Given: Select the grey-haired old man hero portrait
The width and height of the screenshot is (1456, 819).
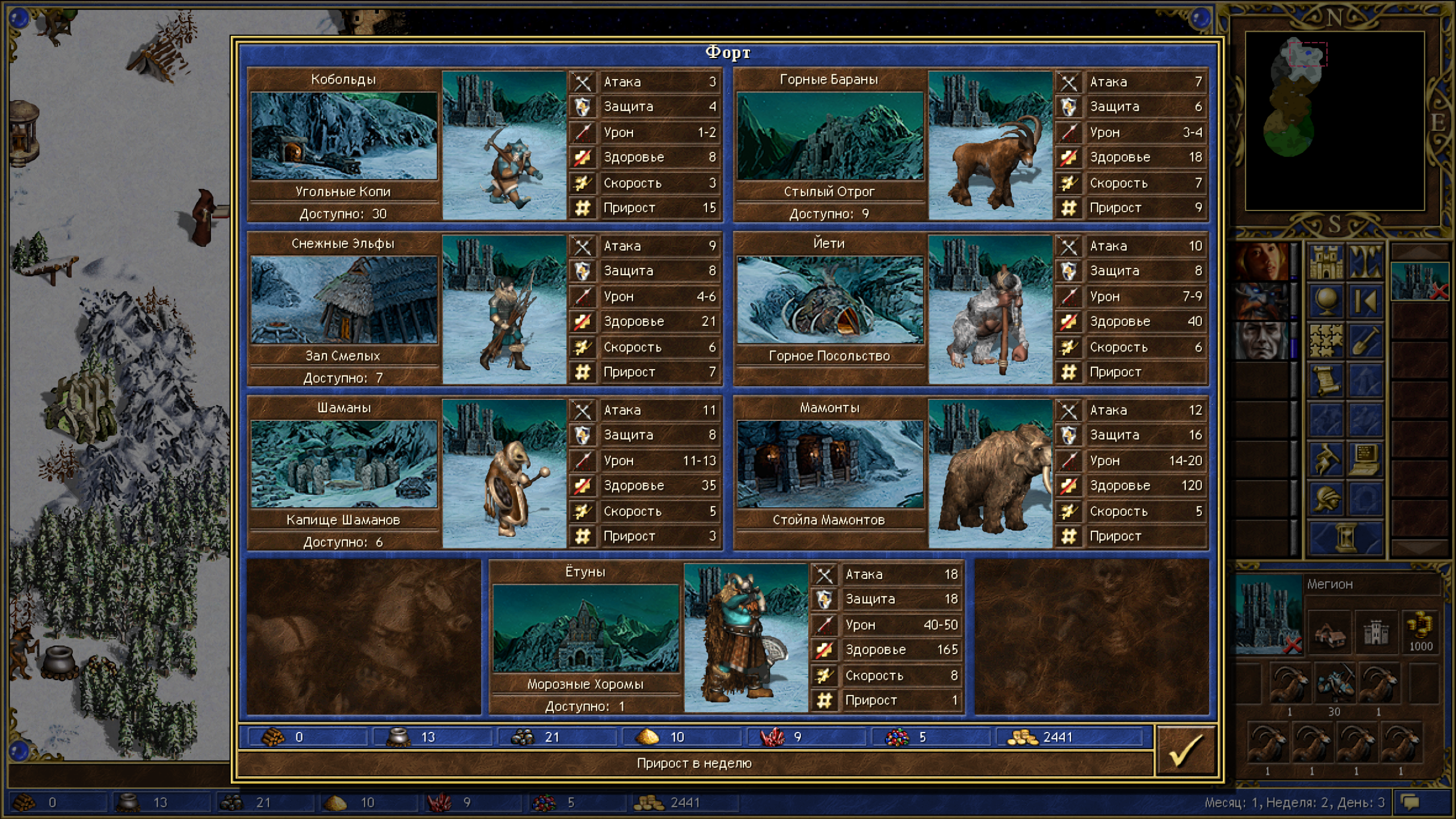Looking at the screenshot, I should tap(1261, 340).
